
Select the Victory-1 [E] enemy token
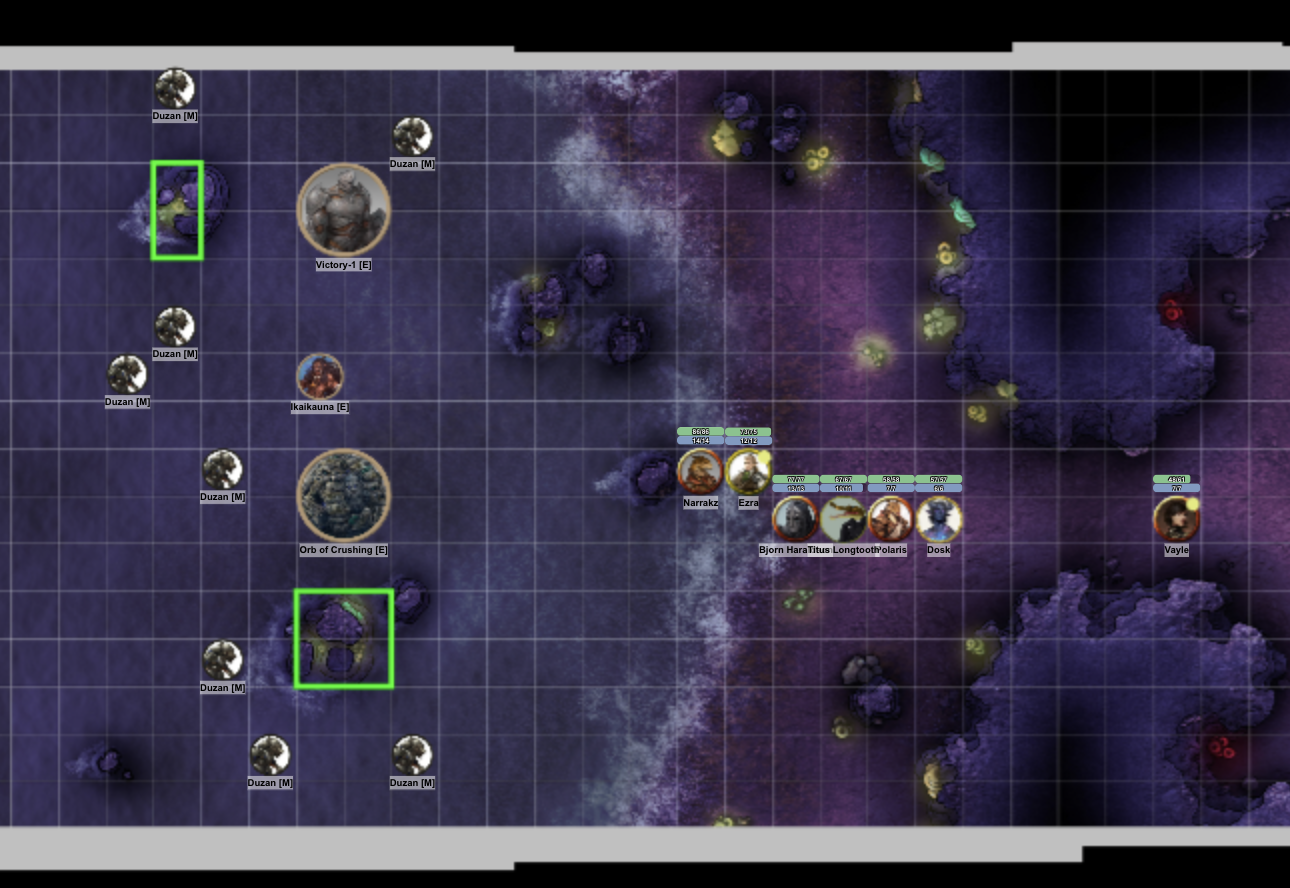343,209
